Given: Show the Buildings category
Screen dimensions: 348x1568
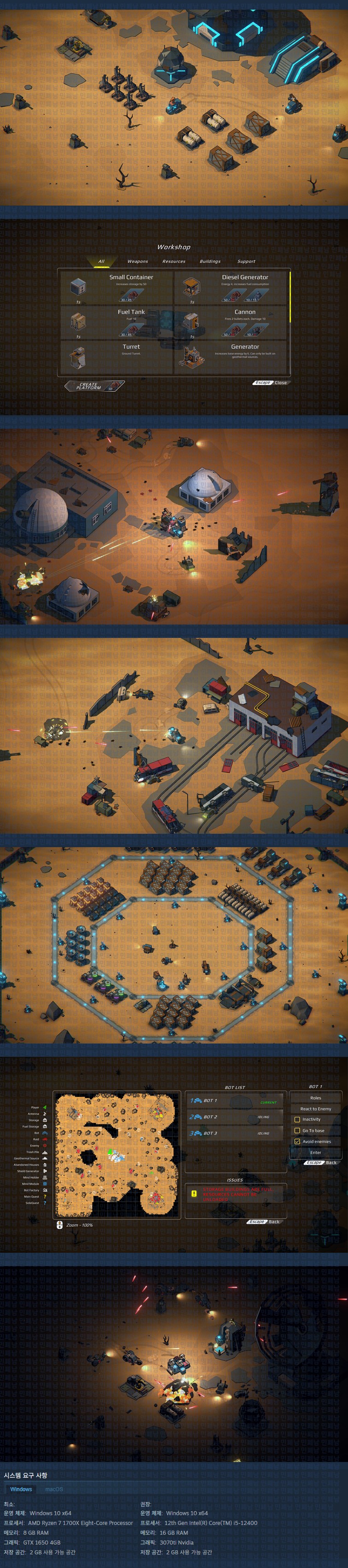Looking at the screenshot, I should pos(210,261).
